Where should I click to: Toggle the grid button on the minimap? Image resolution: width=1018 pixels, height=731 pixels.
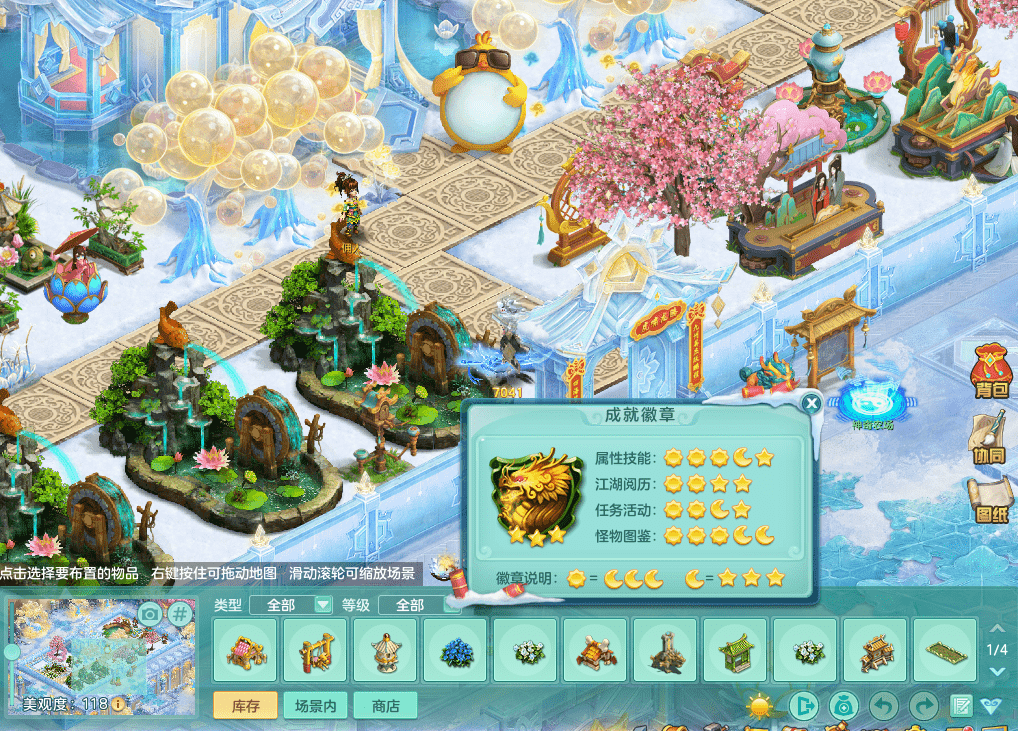179,613
